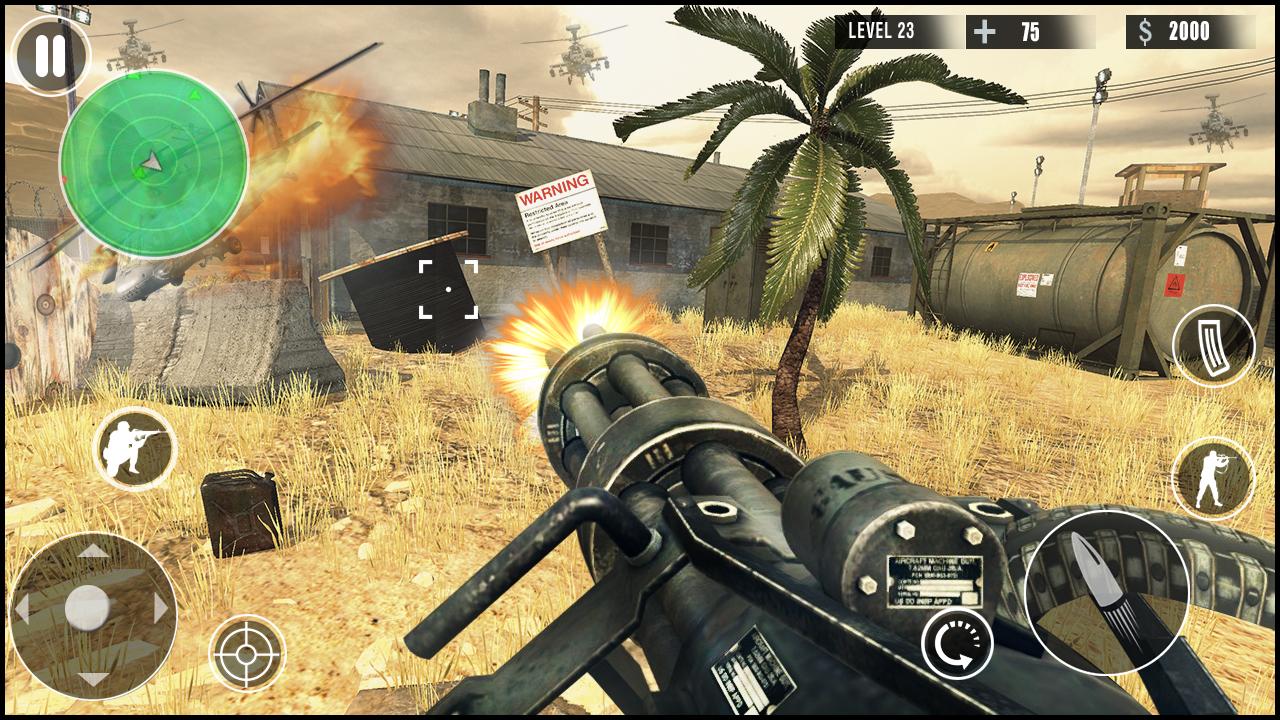
Task: Tap the plus button to buy coins
Action: coord(985,31)
